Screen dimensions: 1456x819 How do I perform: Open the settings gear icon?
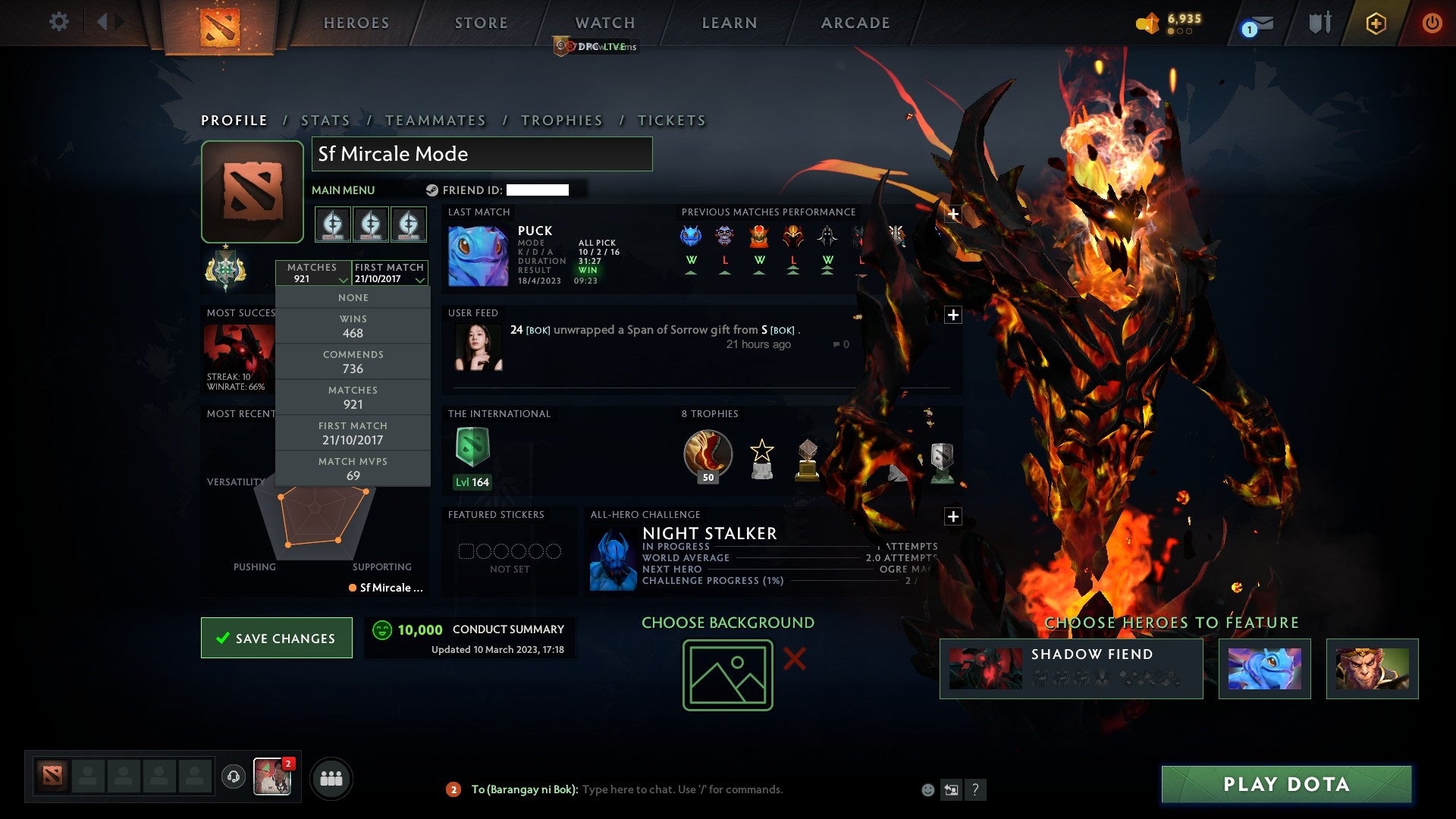[58, 23]
